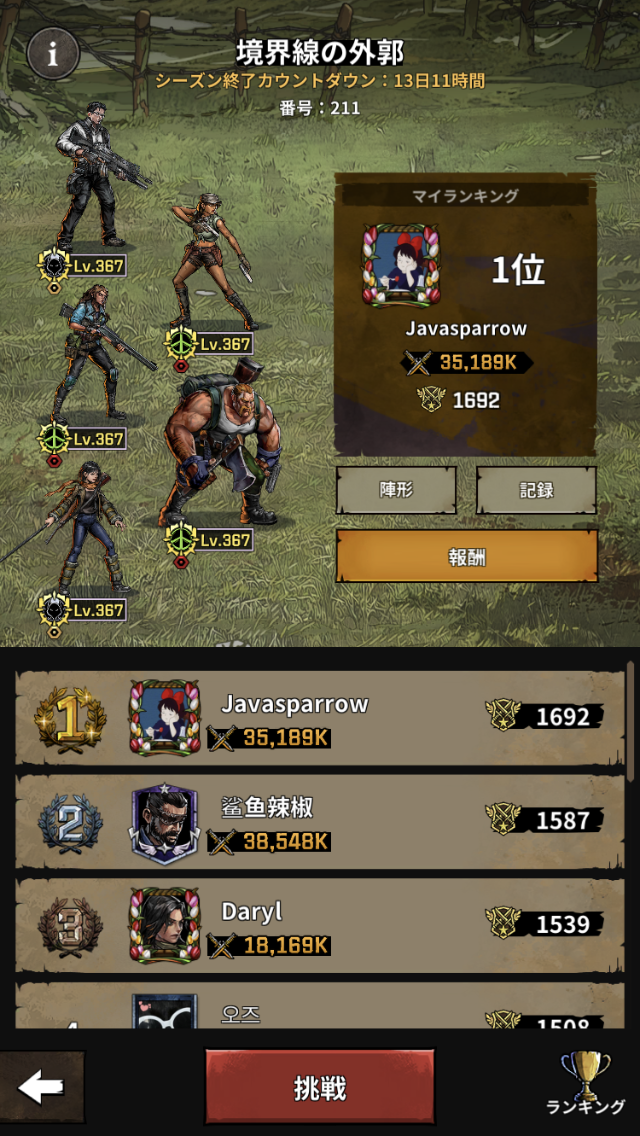Image resolution: width=640 pixels, height=1136 pixels.
Task: Open the ランキング trophy rankings
Action: tap(586, 1083)
